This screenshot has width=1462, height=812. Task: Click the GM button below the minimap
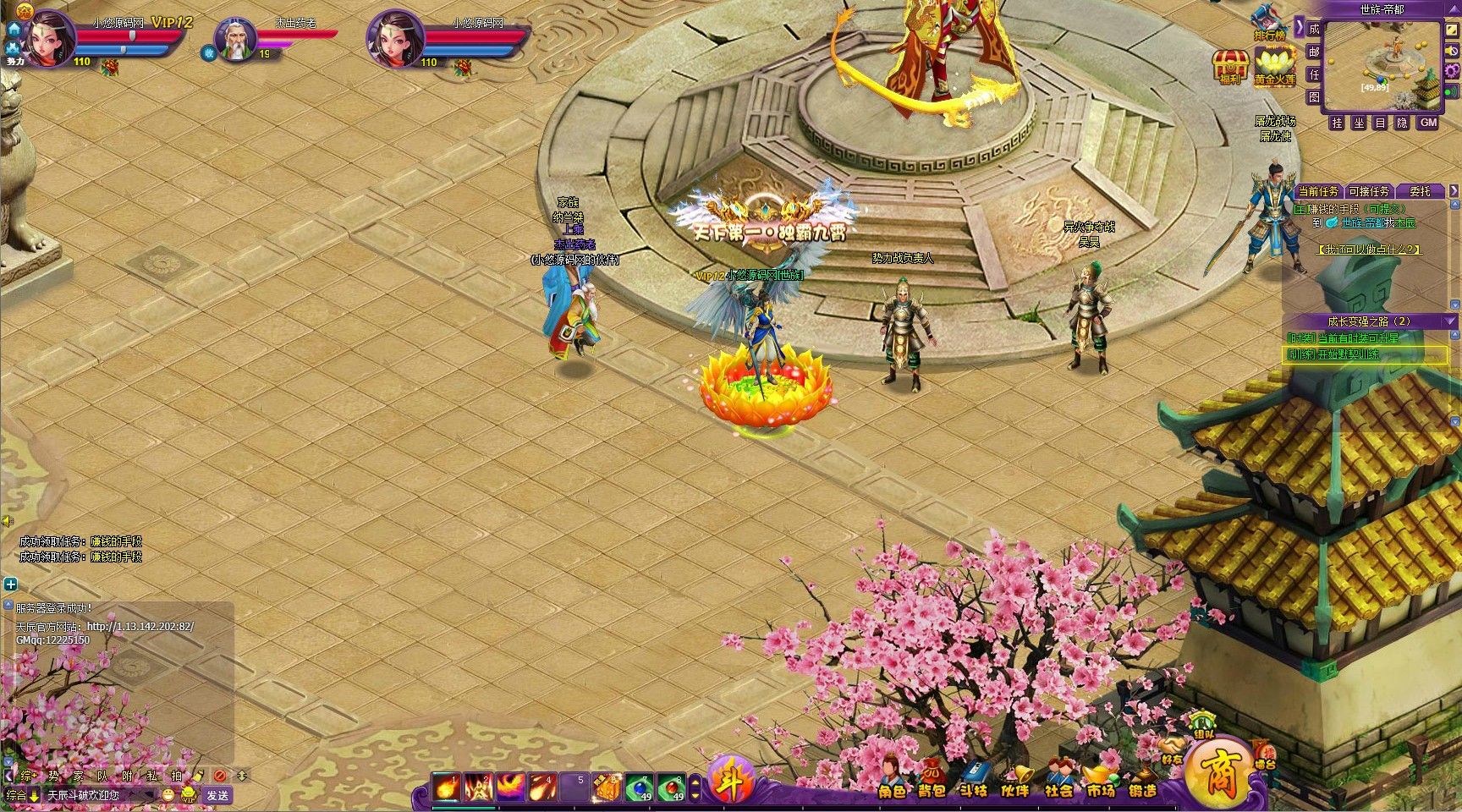(x=1428, y=123)
